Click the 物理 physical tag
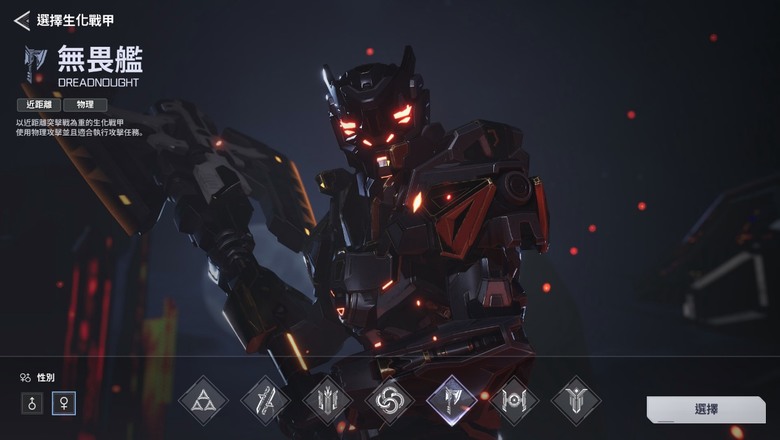780x440 pixels. [85, 104]
